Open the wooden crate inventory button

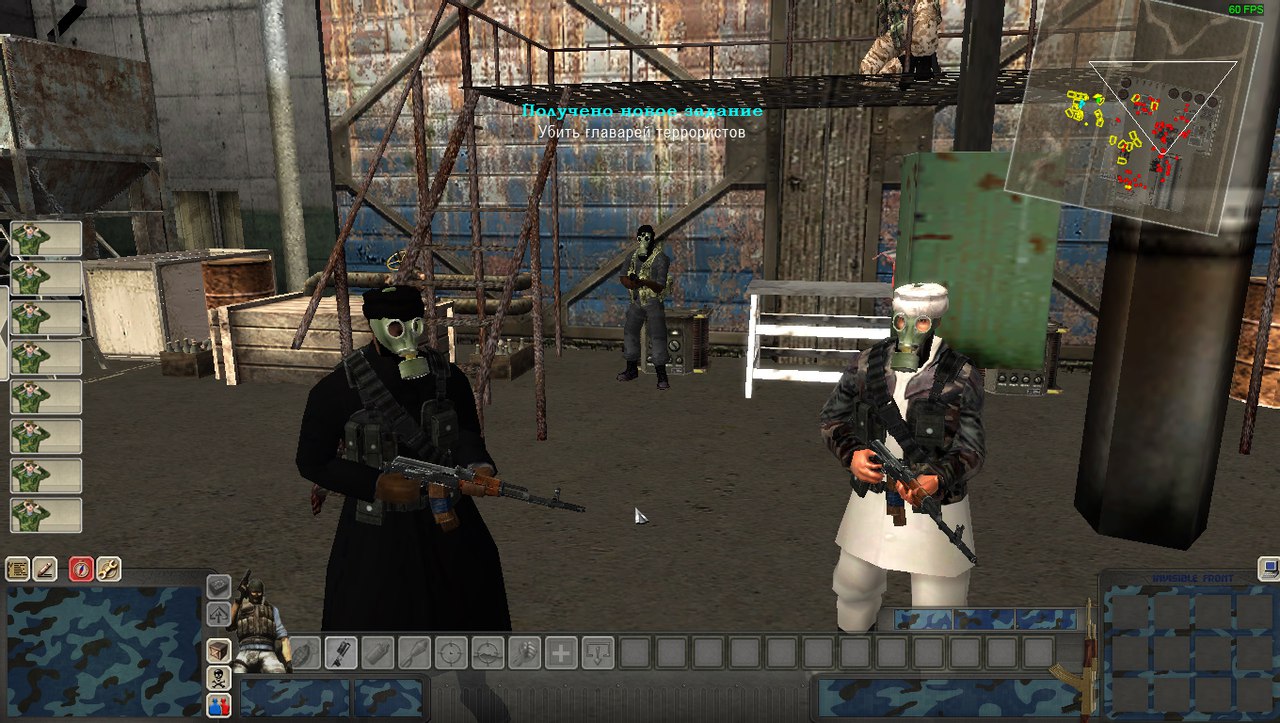click(x=219, y=651)
